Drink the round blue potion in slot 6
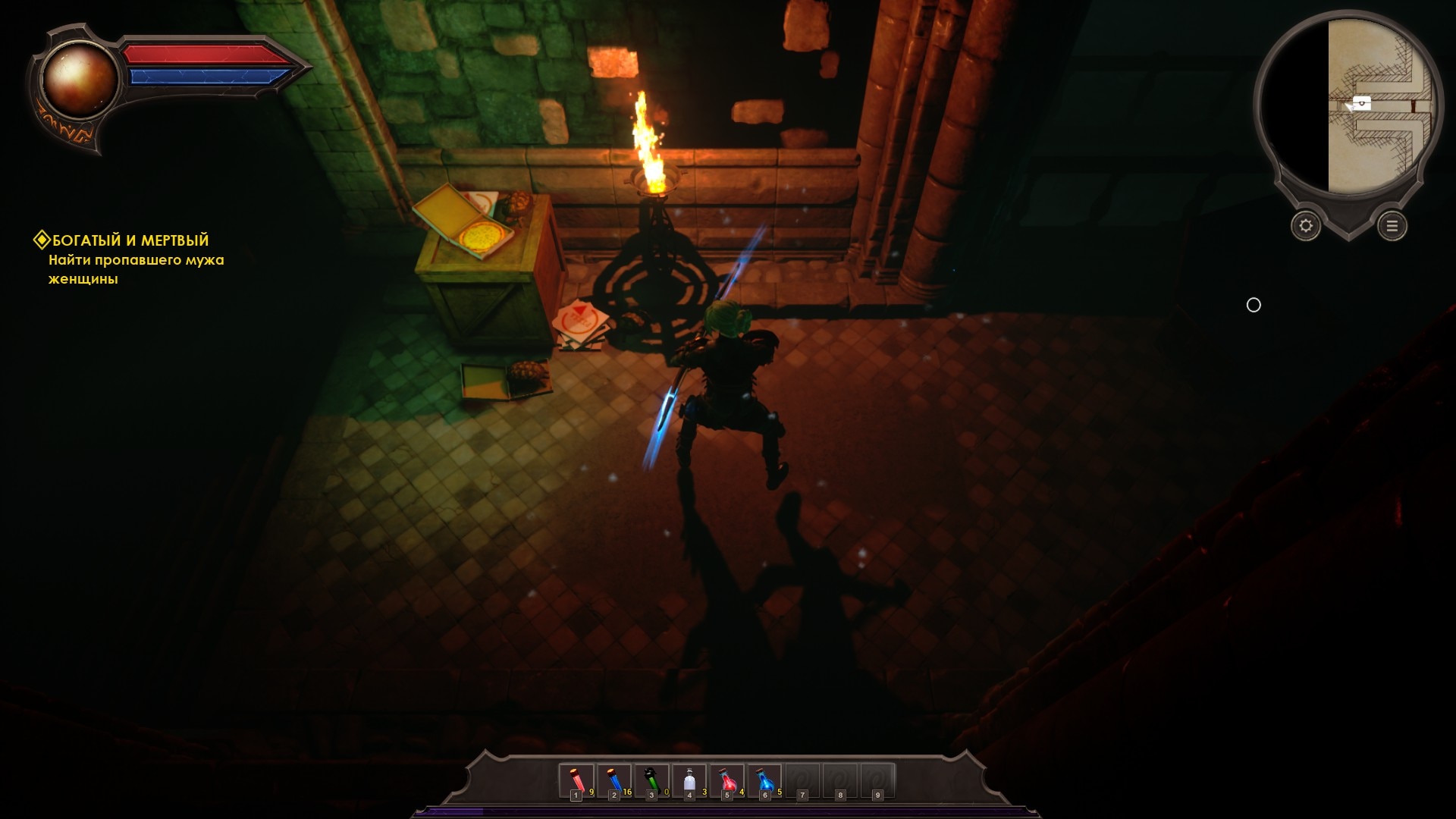 click(x=764, y=781)
